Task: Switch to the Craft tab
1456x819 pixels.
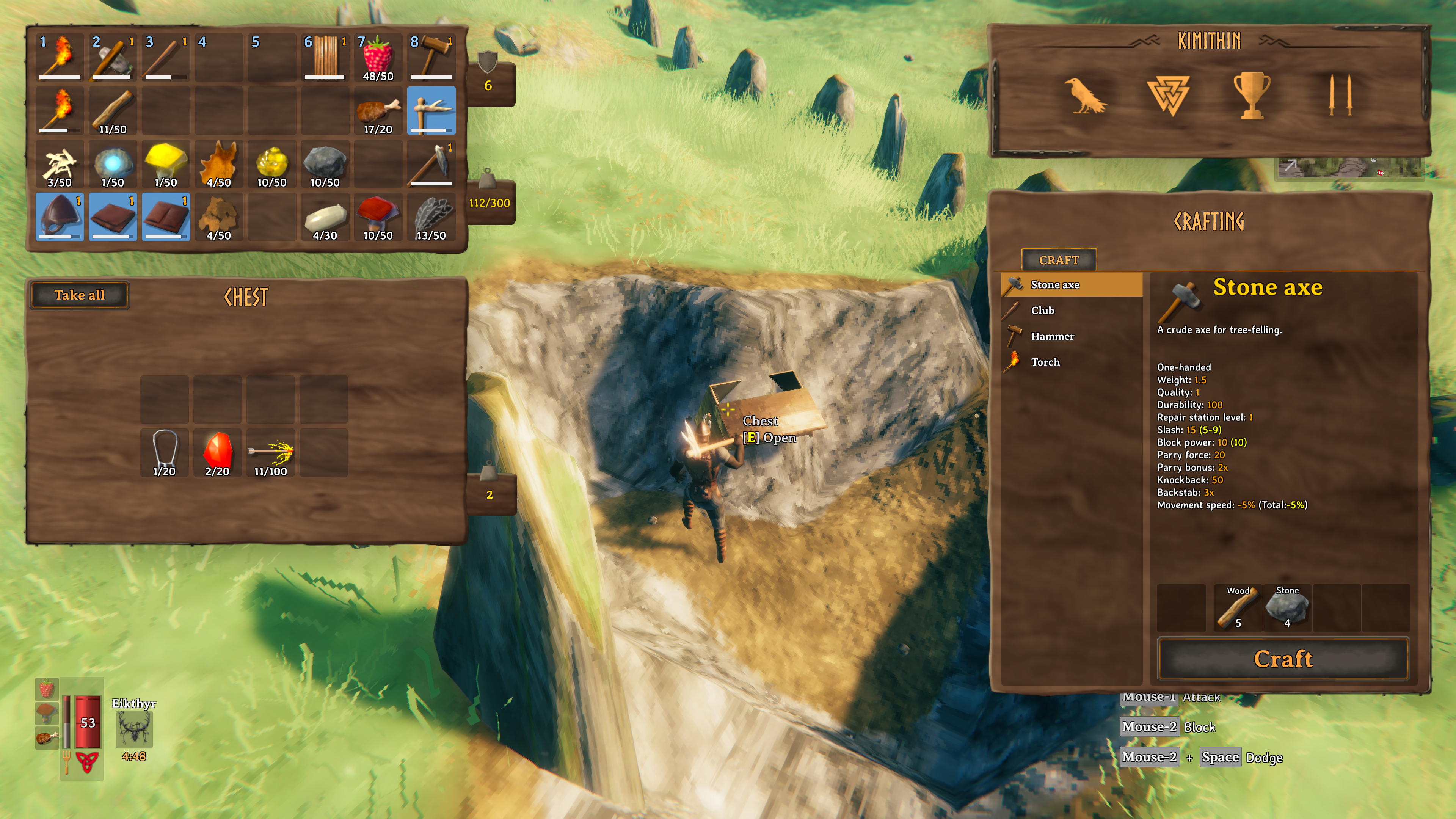Action: coord(1059,260)
